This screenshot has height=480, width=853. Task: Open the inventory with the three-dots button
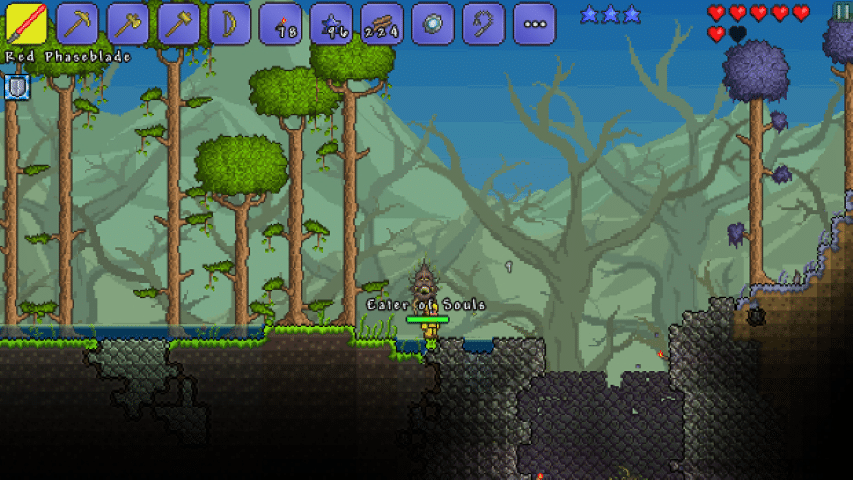(534, 24)
